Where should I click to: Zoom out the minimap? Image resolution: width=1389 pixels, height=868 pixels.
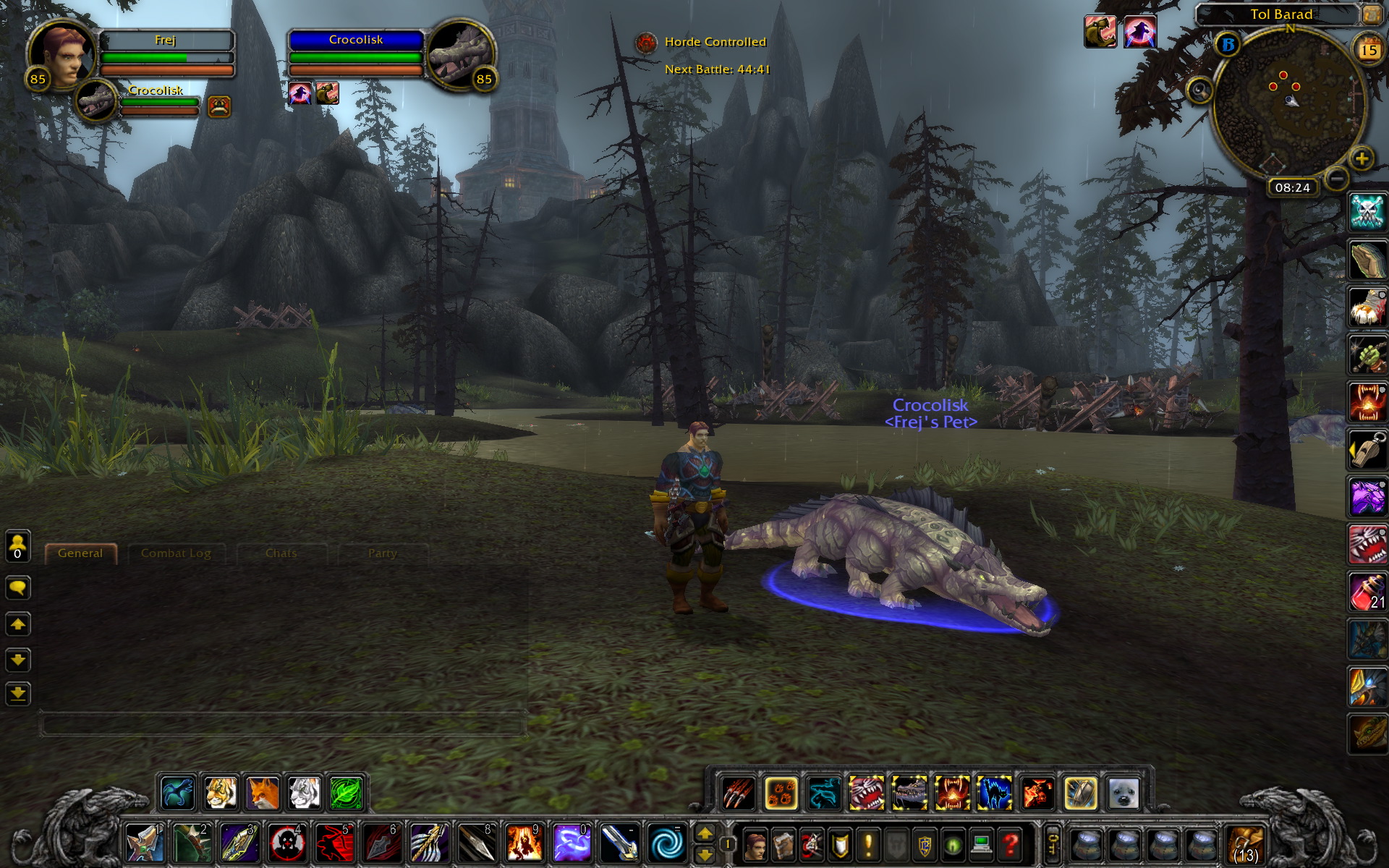click(1336, 178)
